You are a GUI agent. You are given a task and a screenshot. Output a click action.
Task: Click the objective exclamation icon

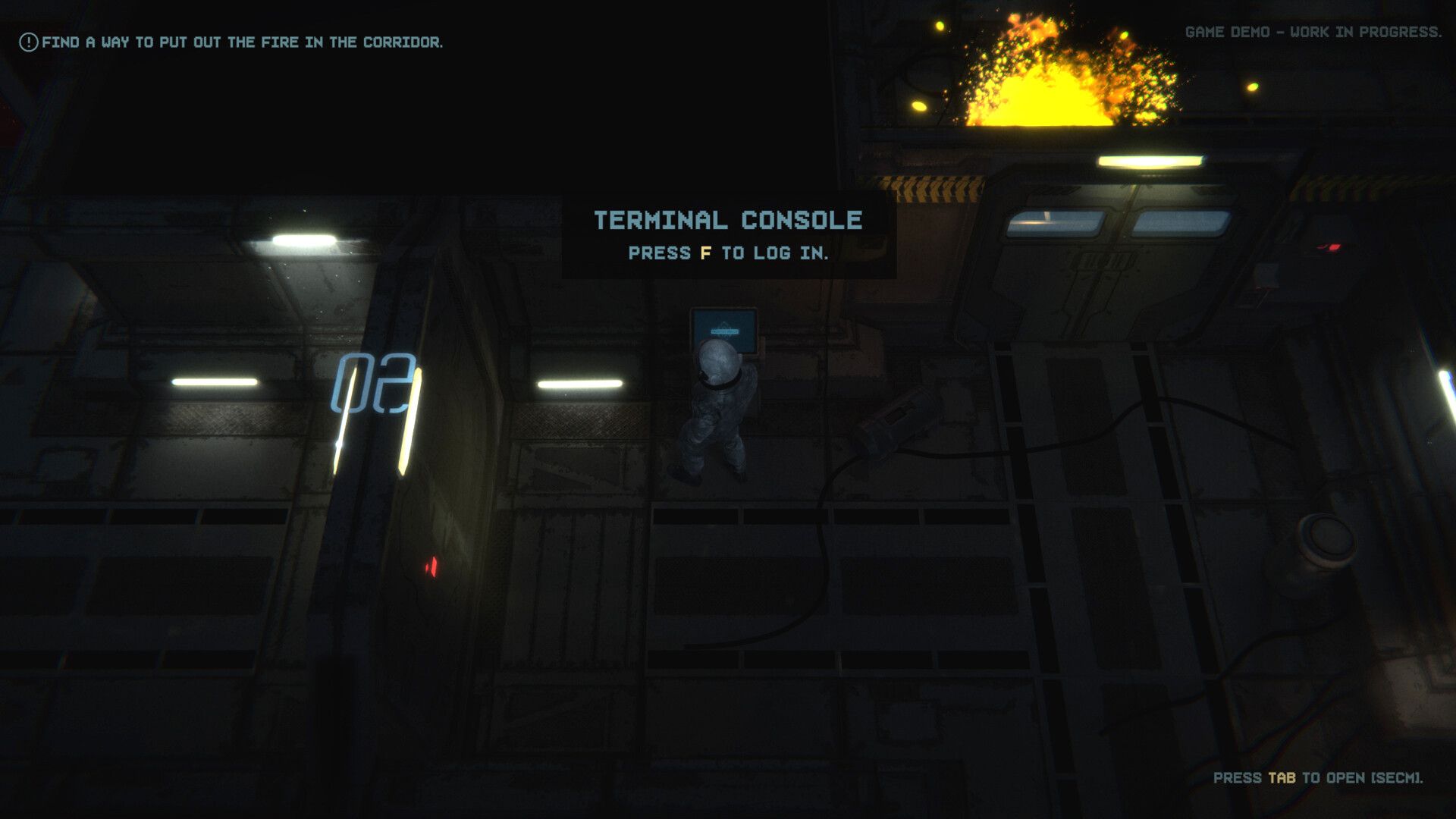[29, 40]
